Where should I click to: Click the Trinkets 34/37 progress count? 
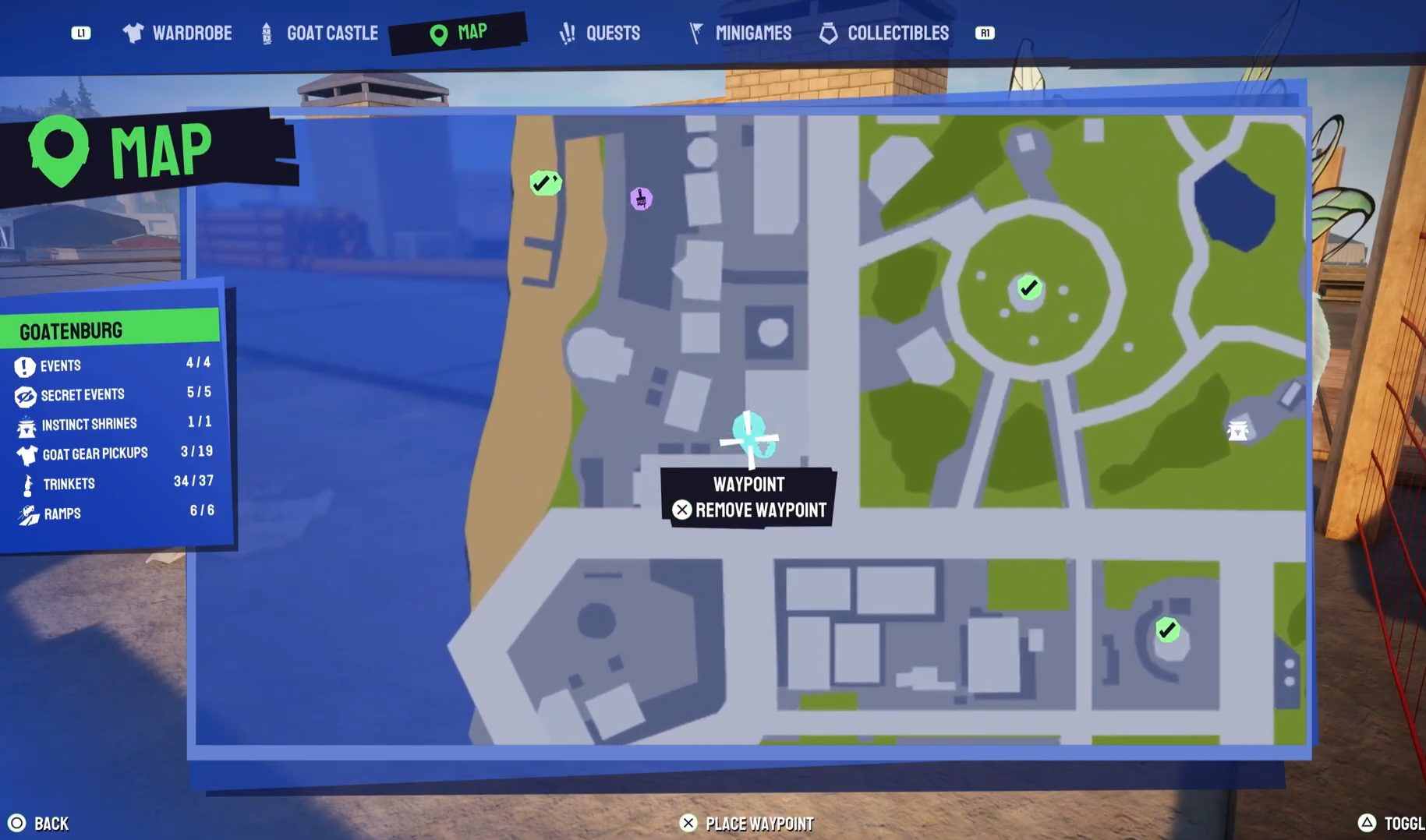[x=194, y=482]
